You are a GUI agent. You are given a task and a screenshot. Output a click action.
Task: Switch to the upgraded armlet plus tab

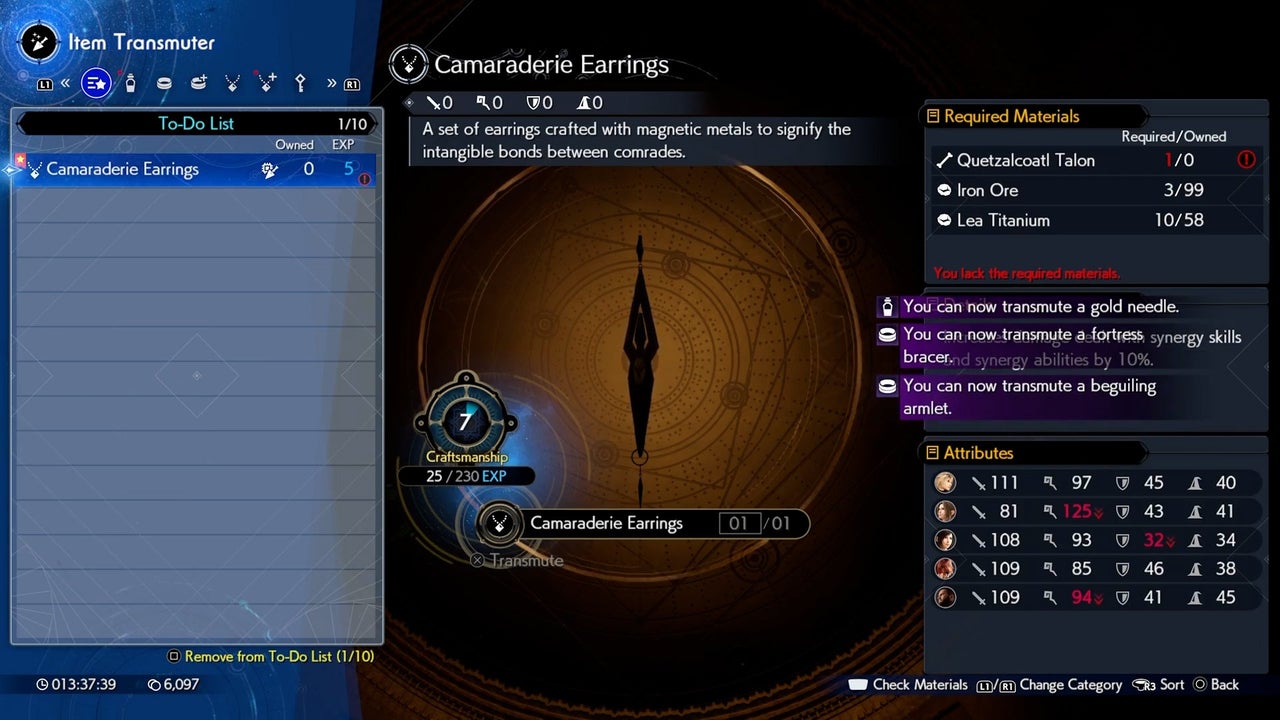198,84
